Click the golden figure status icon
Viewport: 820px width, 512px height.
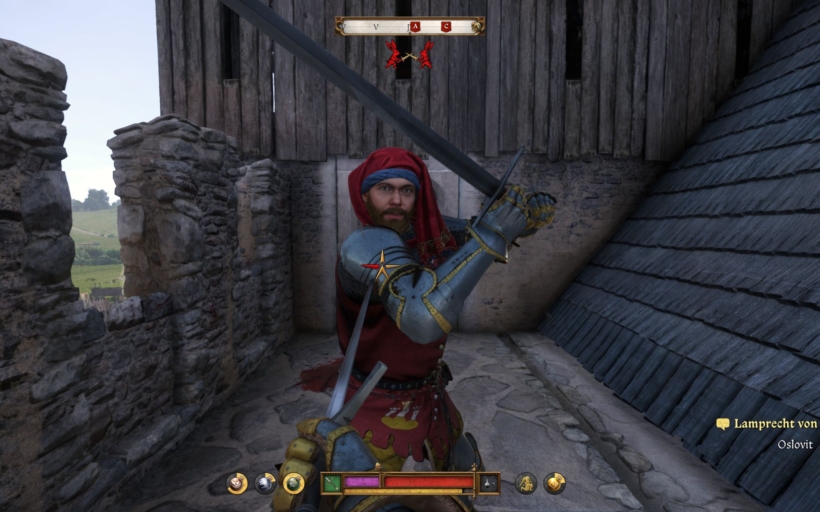pos(526,483)
